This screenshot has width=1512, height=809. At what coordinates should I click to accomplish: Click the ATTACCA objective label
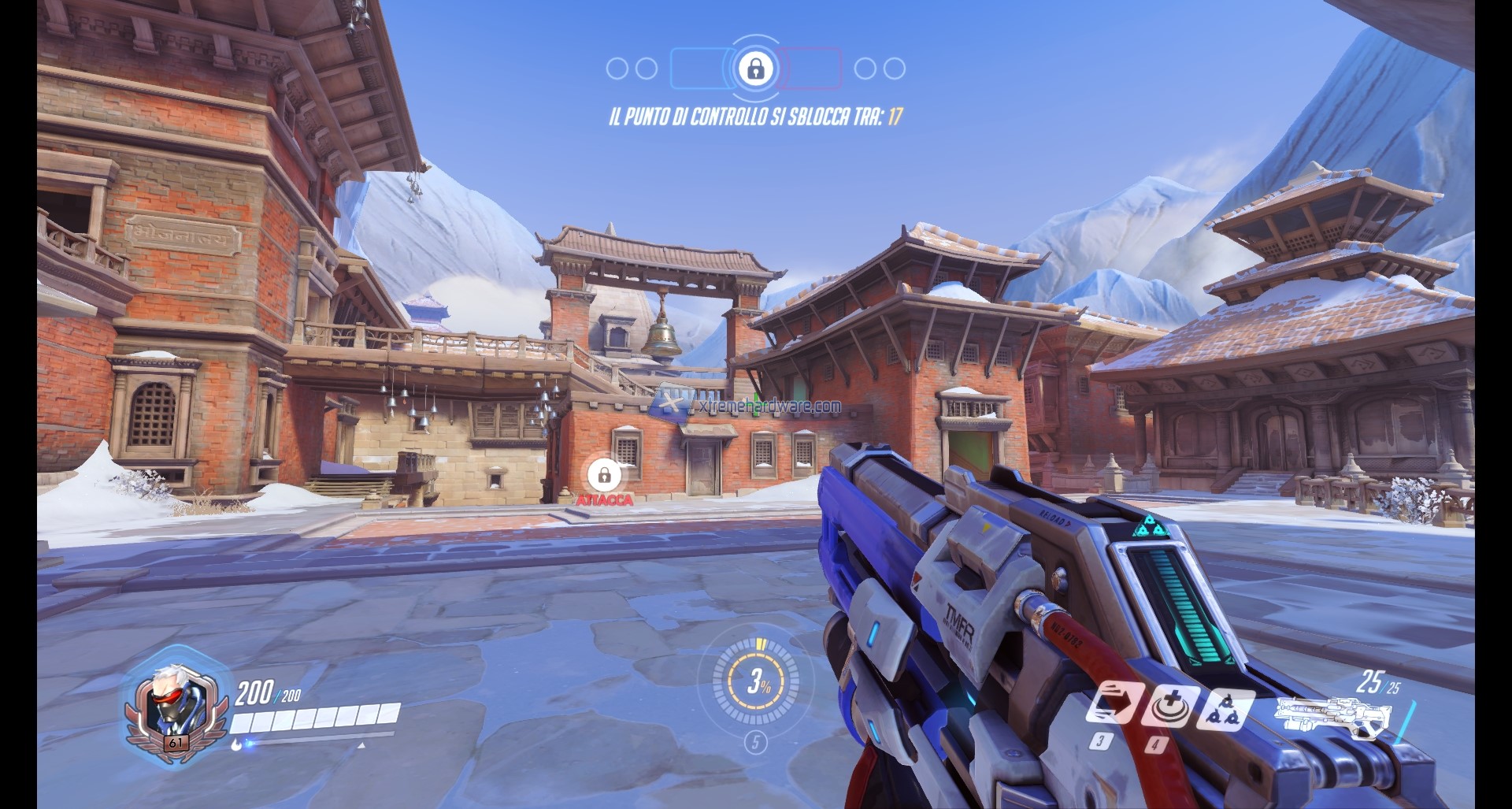coord(603,499)
